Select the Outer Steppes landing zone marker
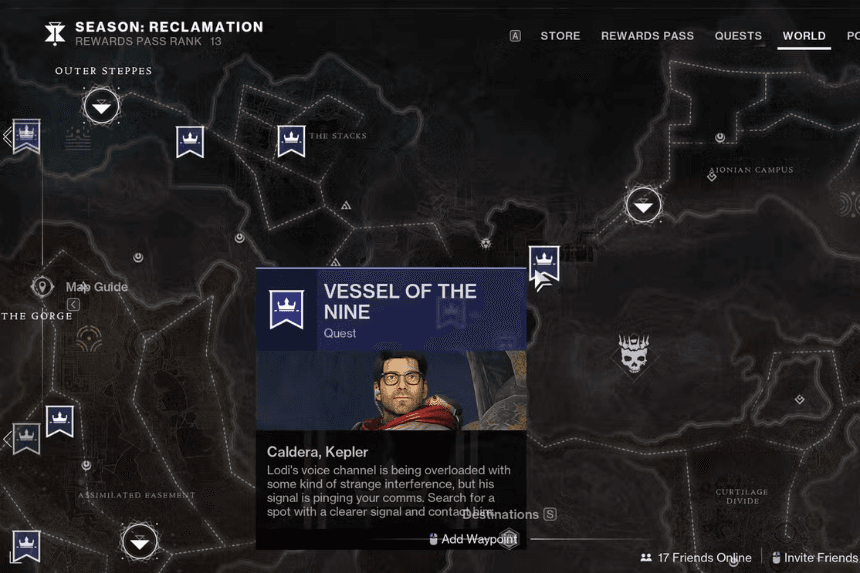The height and width of the screenshot is (573, 860). [x=101, y=105]
